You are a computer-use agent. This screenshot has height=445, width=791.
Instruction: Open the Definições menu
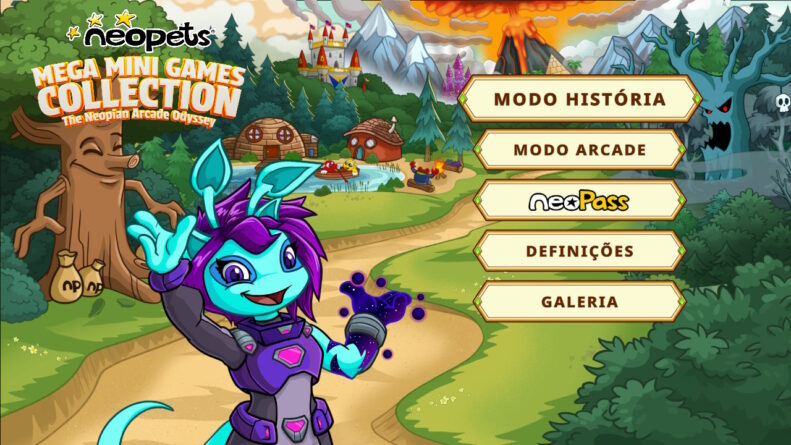pyautogui.click(x=579, y=251)
